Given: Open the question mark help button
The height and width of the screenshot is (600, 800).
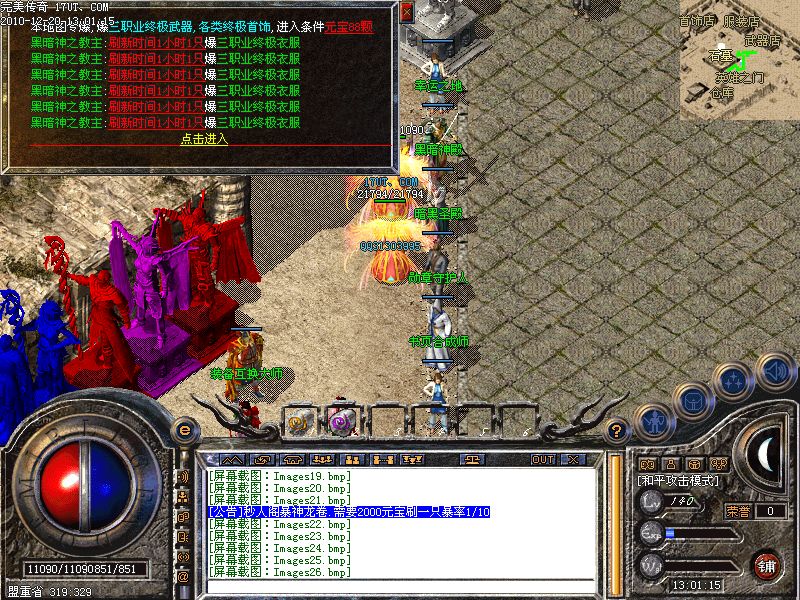Looking at the screenshot, I should coord(618,432).
